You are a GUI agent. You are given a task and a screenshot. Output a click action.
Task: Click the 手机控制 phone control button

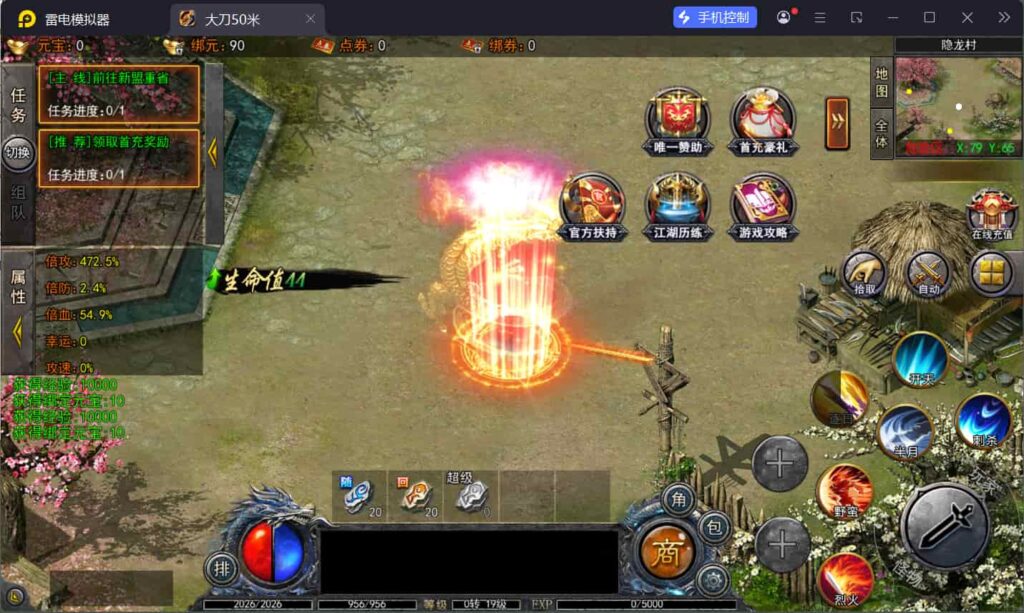pos(715,18)
